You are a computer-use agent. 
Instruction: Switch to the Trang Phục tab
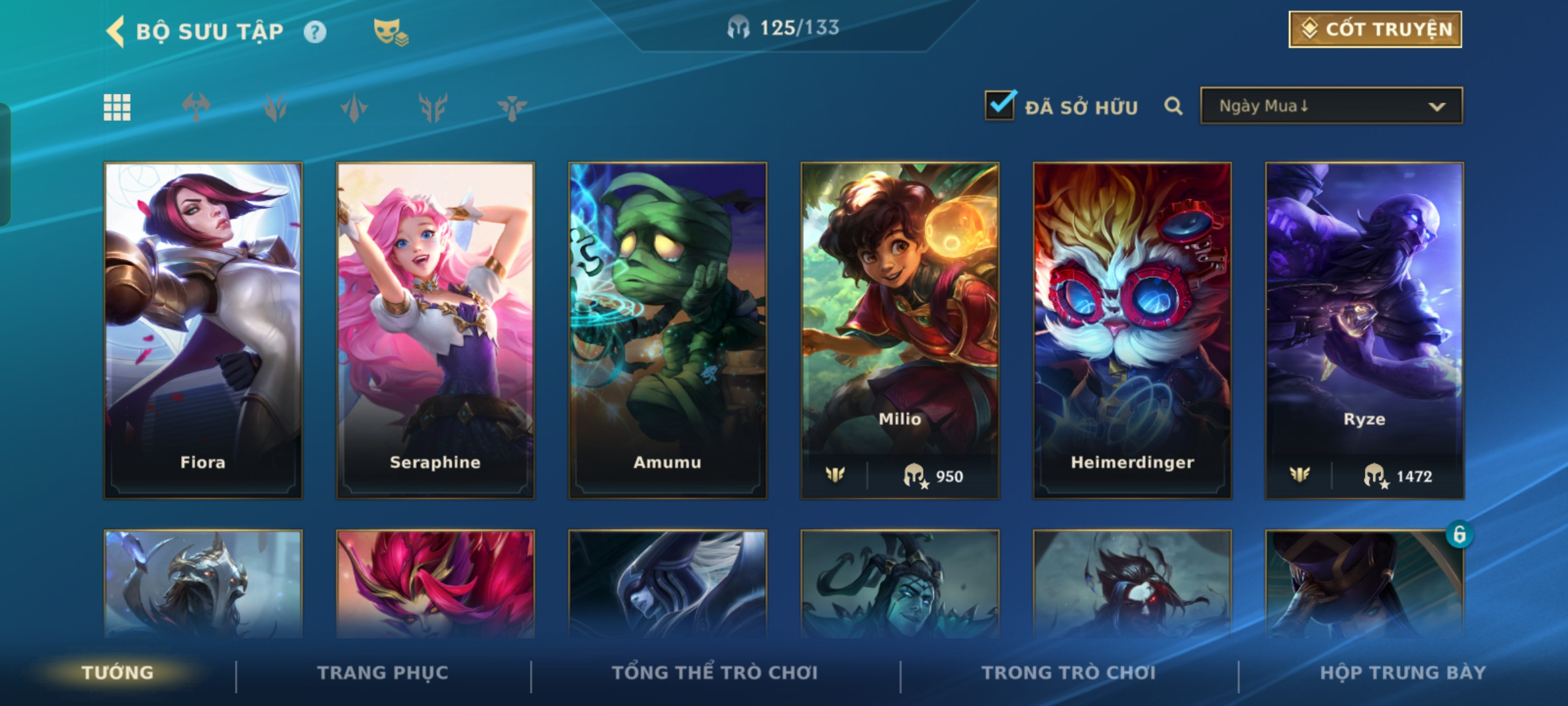coord(383,673)
